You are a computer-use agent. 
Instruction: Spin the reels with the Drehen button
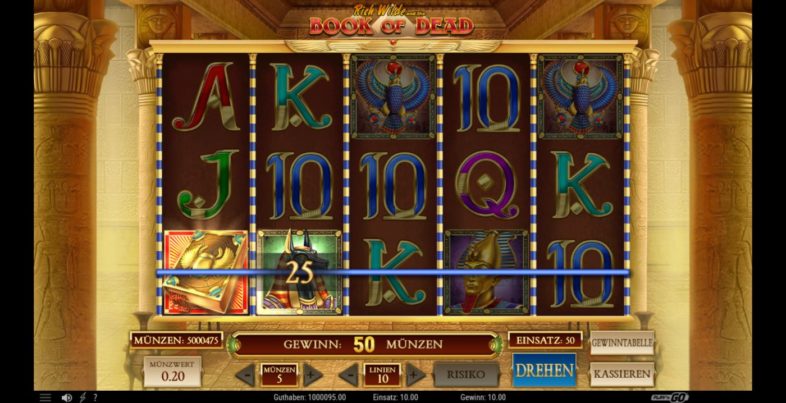click(x=544, y=372)
